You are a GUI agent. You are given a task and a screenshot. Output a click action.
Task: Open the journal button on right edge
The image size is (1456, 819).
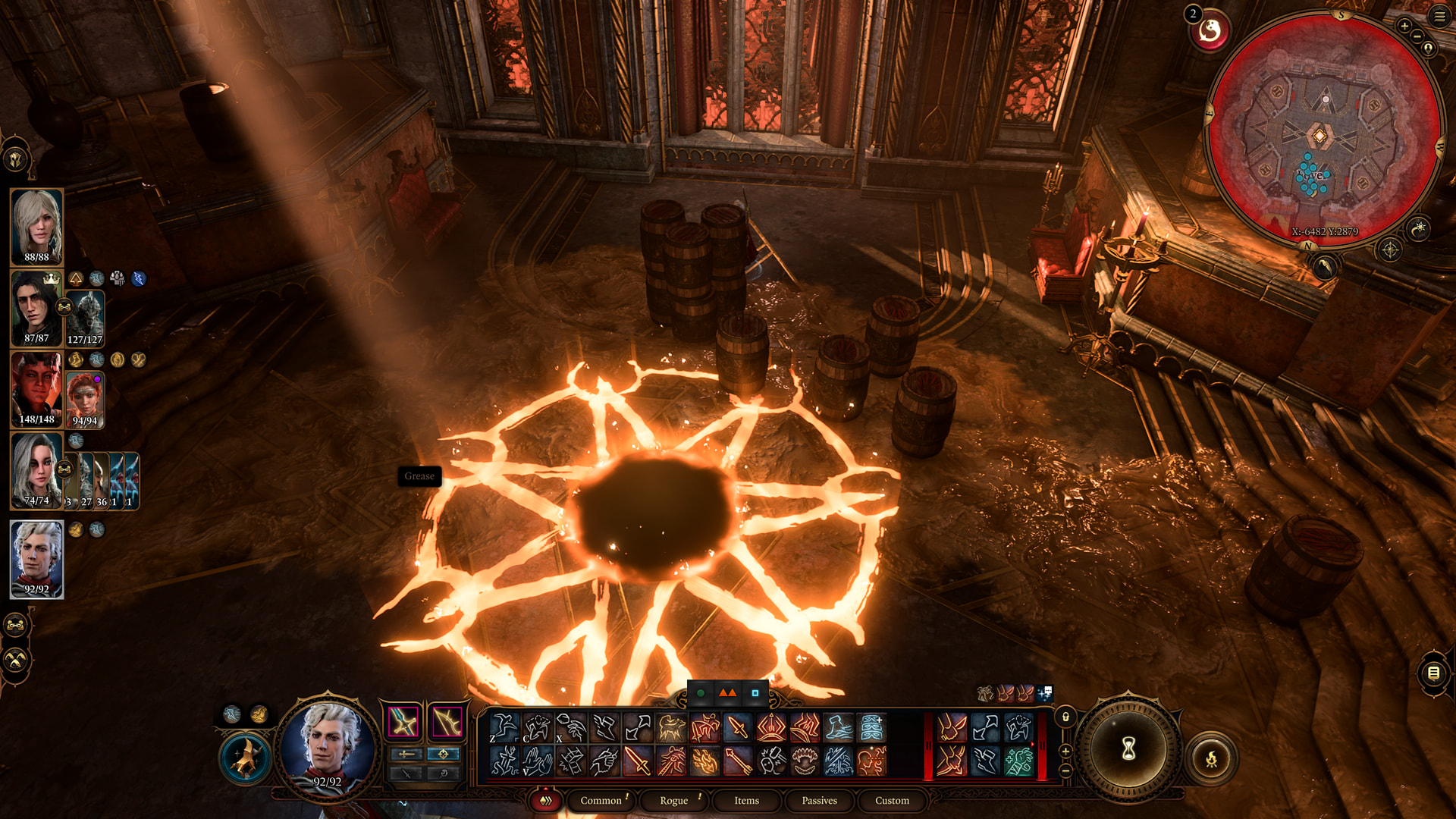tap(1433, 673)
